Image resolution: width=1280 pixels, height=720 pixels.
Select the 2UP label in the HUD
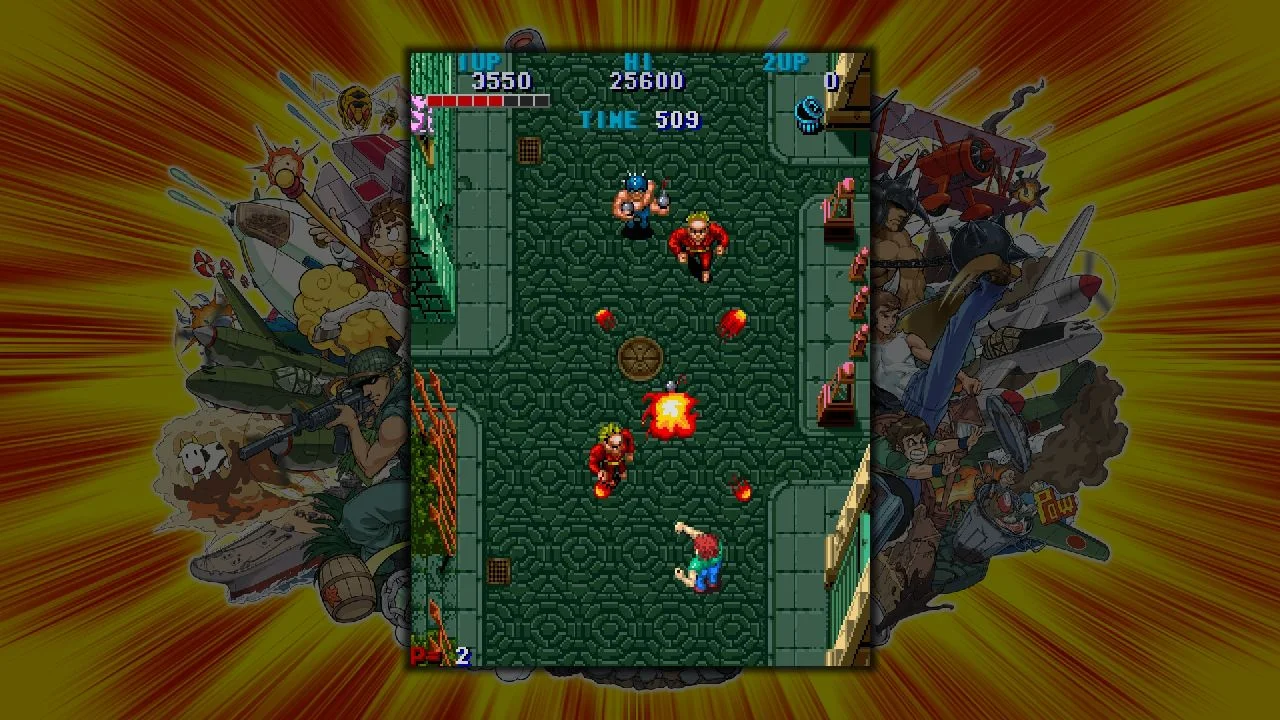click(x=786, y=62)
